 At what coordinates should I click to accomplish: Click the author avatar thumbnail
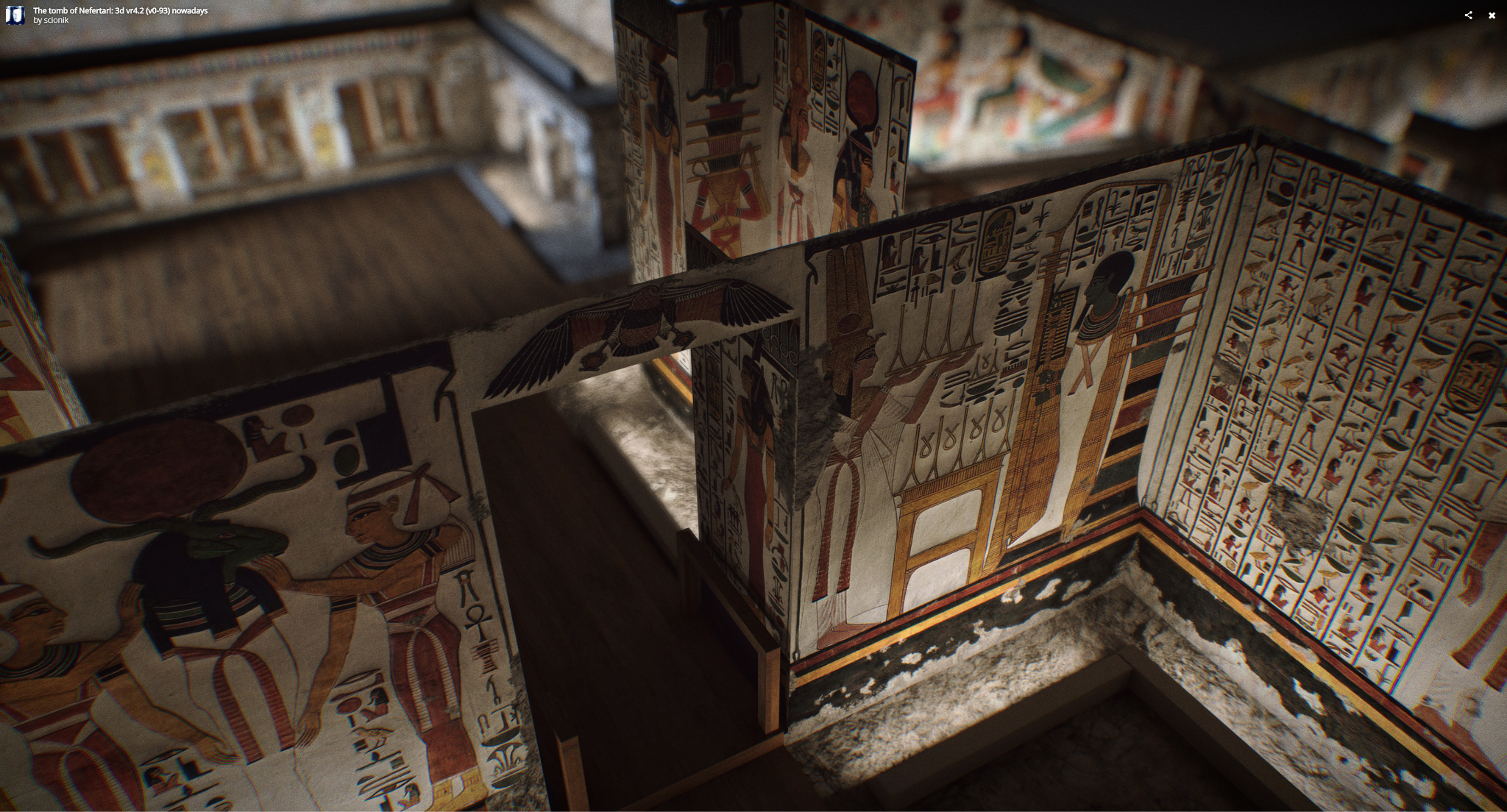click(15, 15)
